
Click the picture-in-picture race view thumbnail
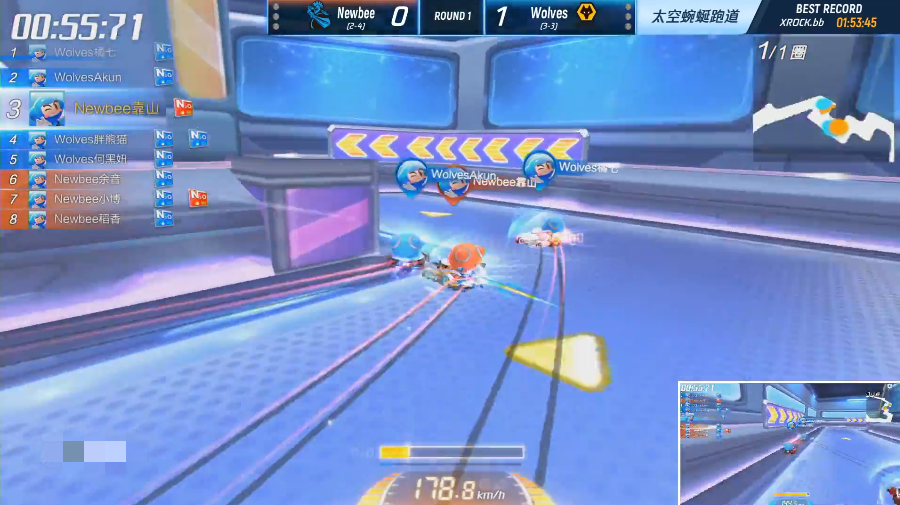[x=788, y=442]
